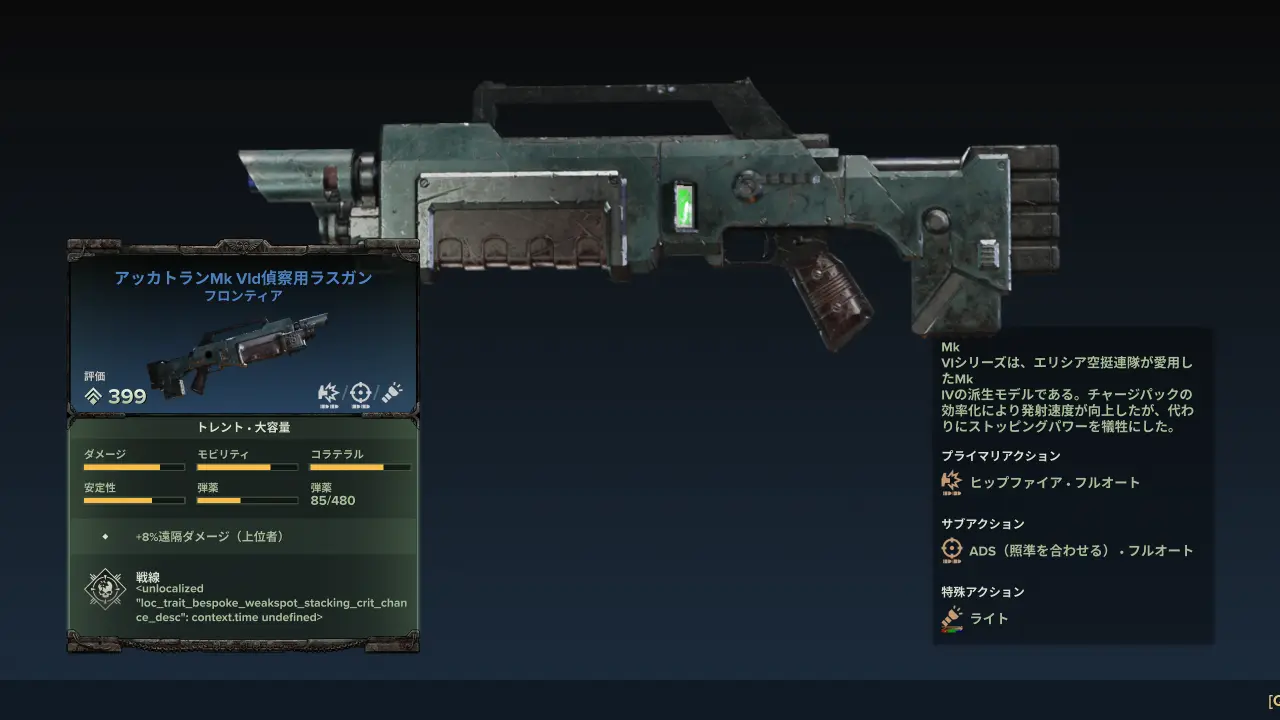
Task: Click the ライト special action flashlight icon
Action: [951, 619]
